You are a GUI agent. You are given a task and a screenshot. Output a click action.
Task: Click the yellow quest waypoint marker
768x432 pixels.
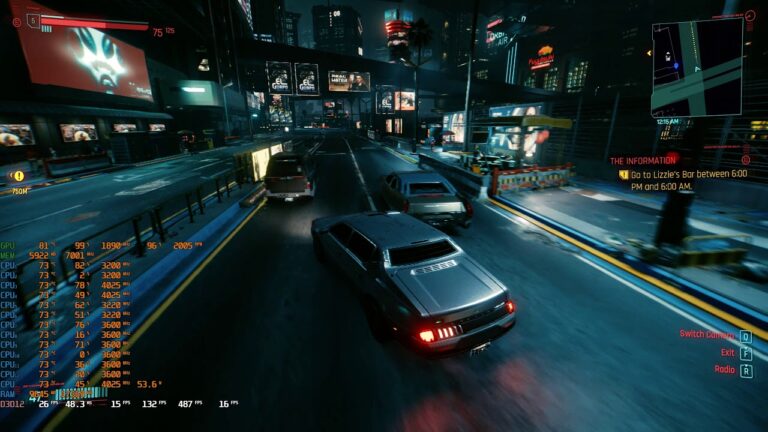tap(18, 176)
